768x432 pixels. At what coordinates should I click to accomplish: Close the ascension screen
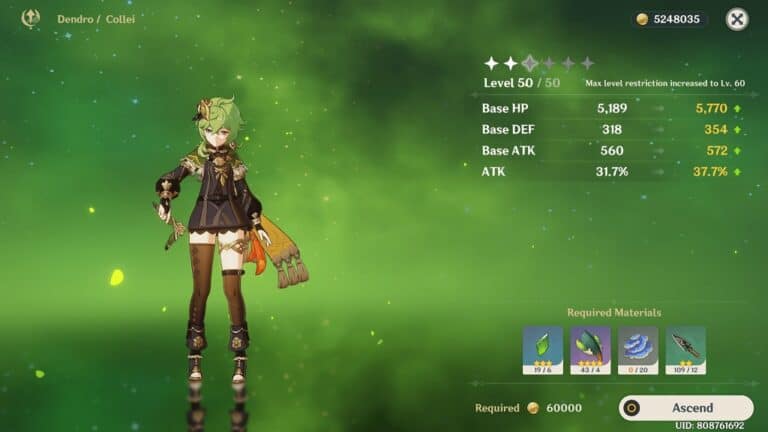(737, 19)
